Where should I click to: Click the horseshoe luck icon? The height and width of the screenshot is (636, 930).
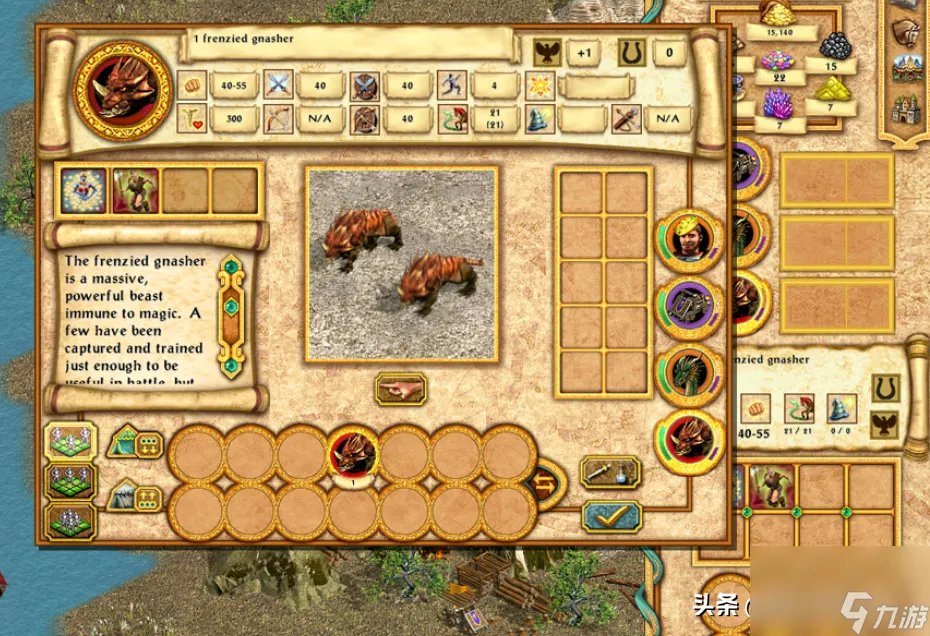coord(630,53)
